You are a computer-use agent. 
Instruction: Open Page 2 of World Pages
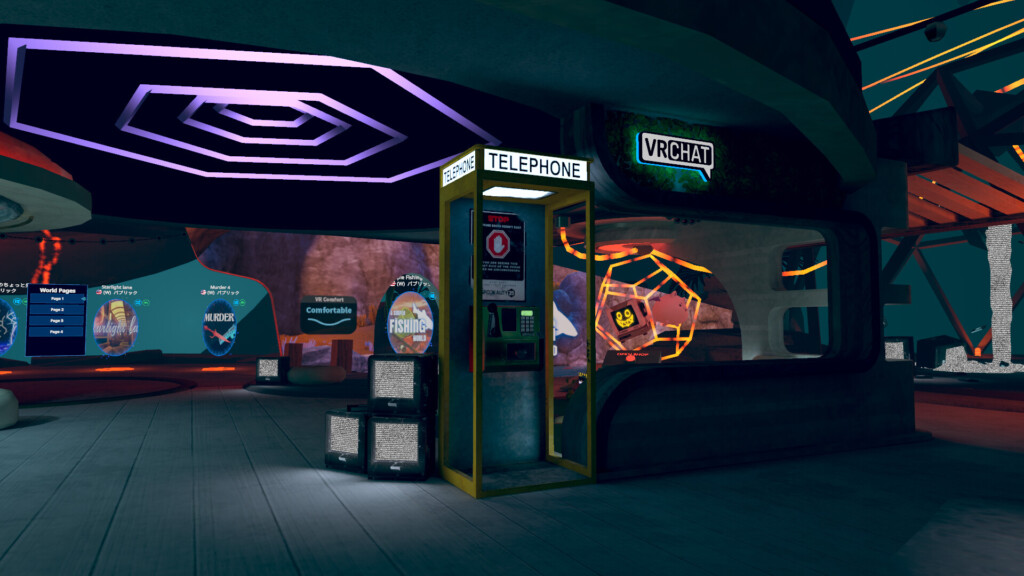[56, 310]
